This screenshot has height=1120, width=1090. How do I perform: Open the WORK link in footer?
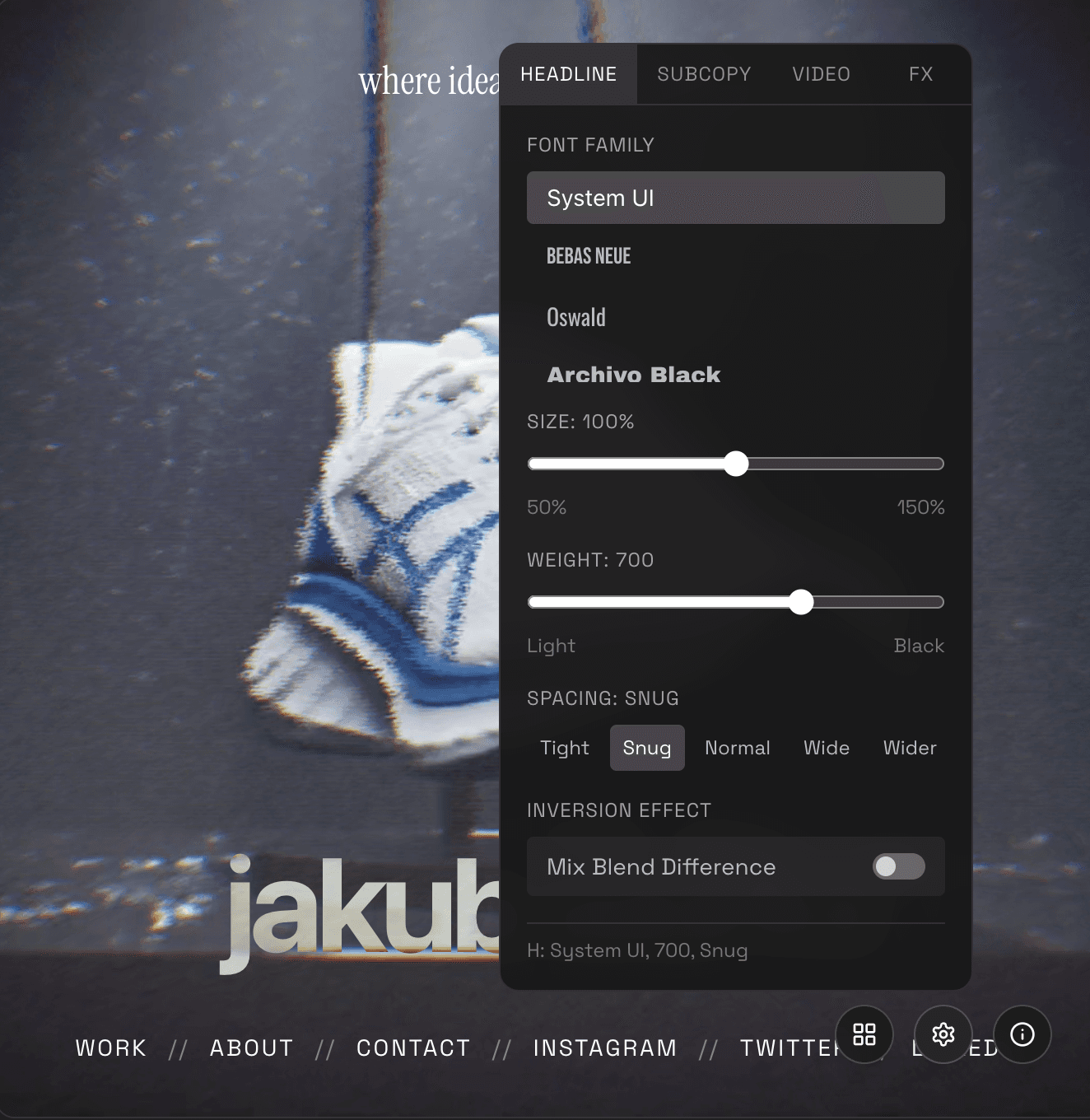[110, 1048]
